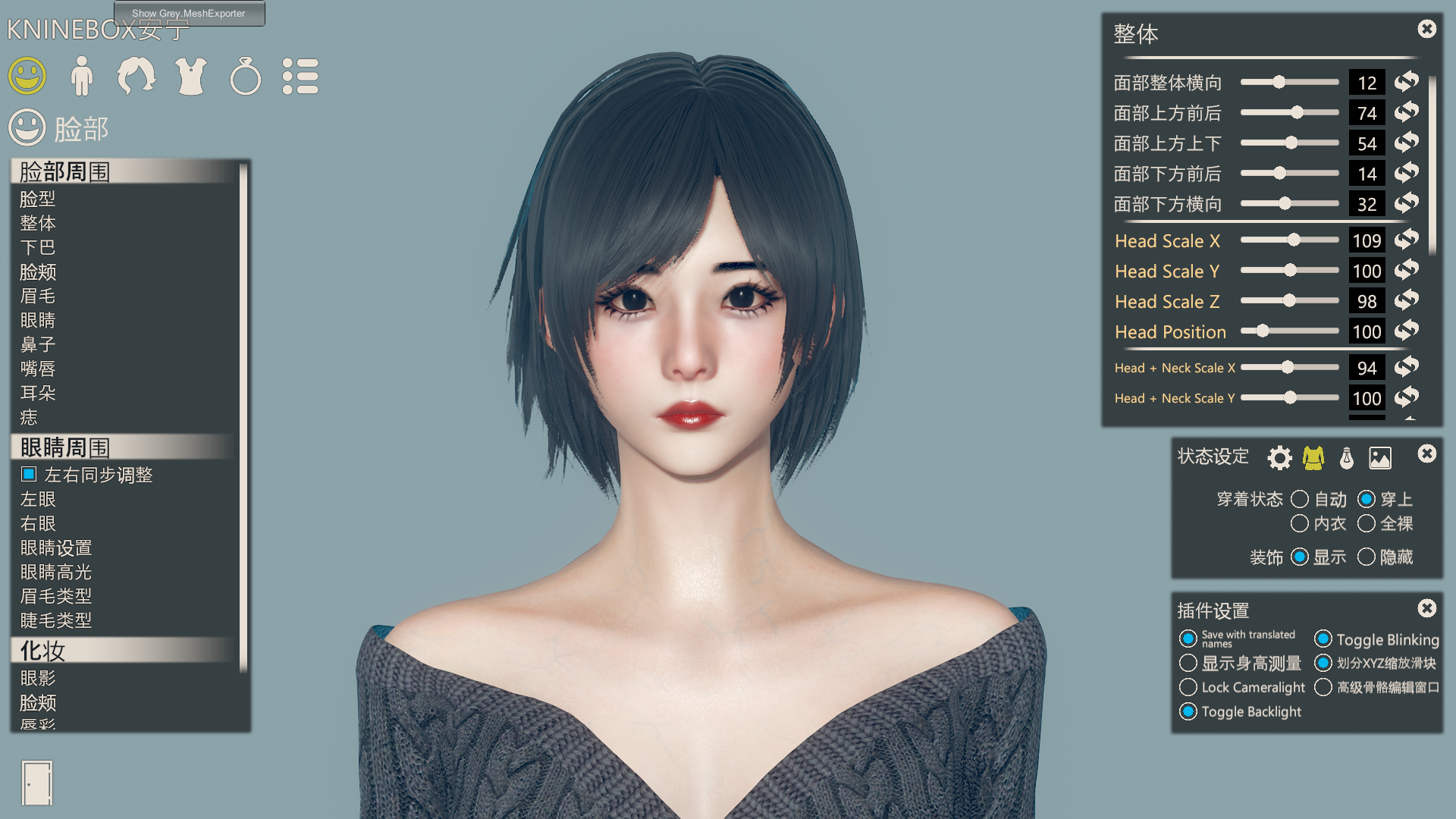Open the accessories ring tab
The height and width of the screenshot is (819, 1456).
click(x=246, y=76)
